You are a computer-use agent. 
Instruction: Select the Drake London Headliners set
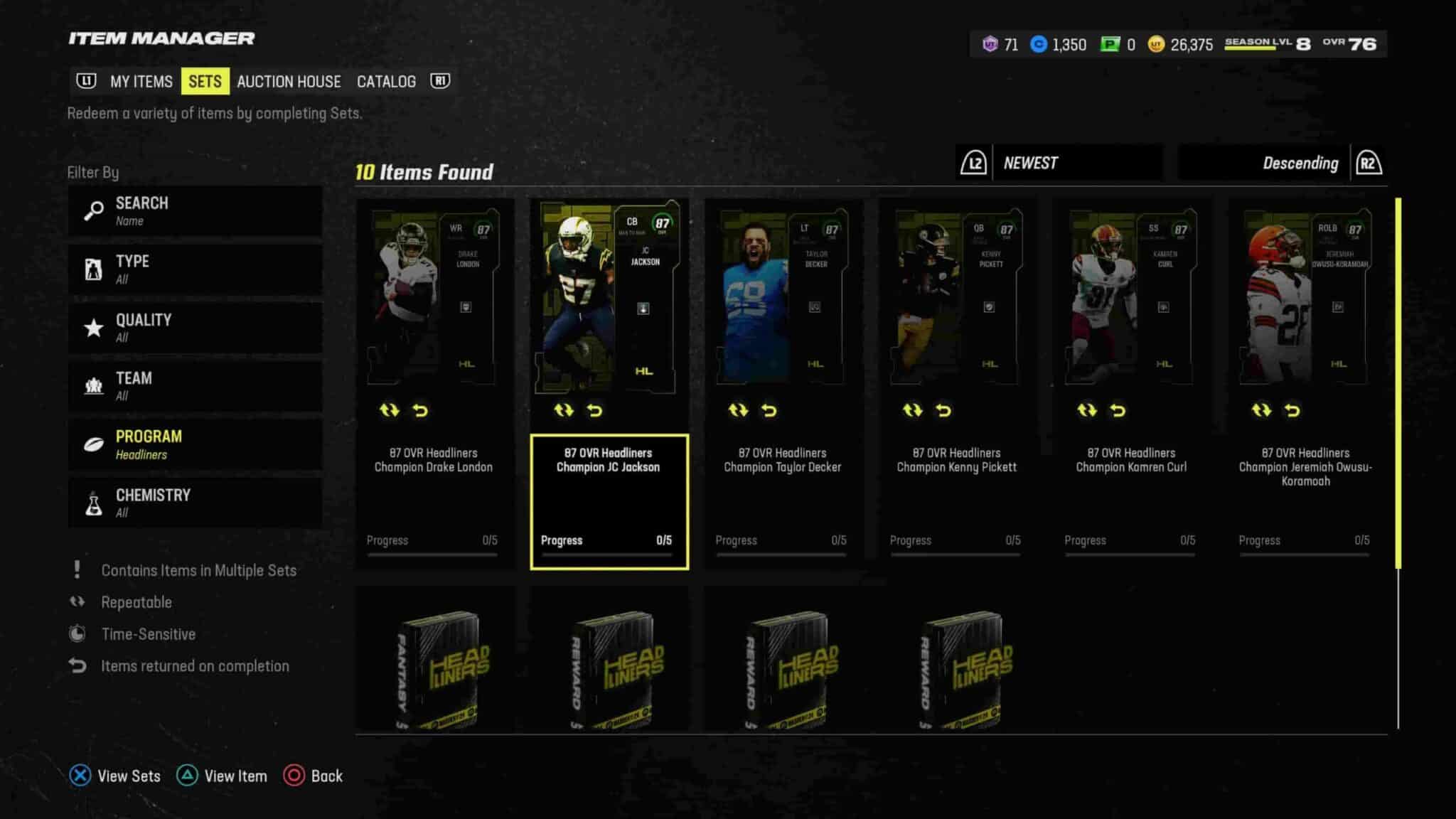(434, 384)
